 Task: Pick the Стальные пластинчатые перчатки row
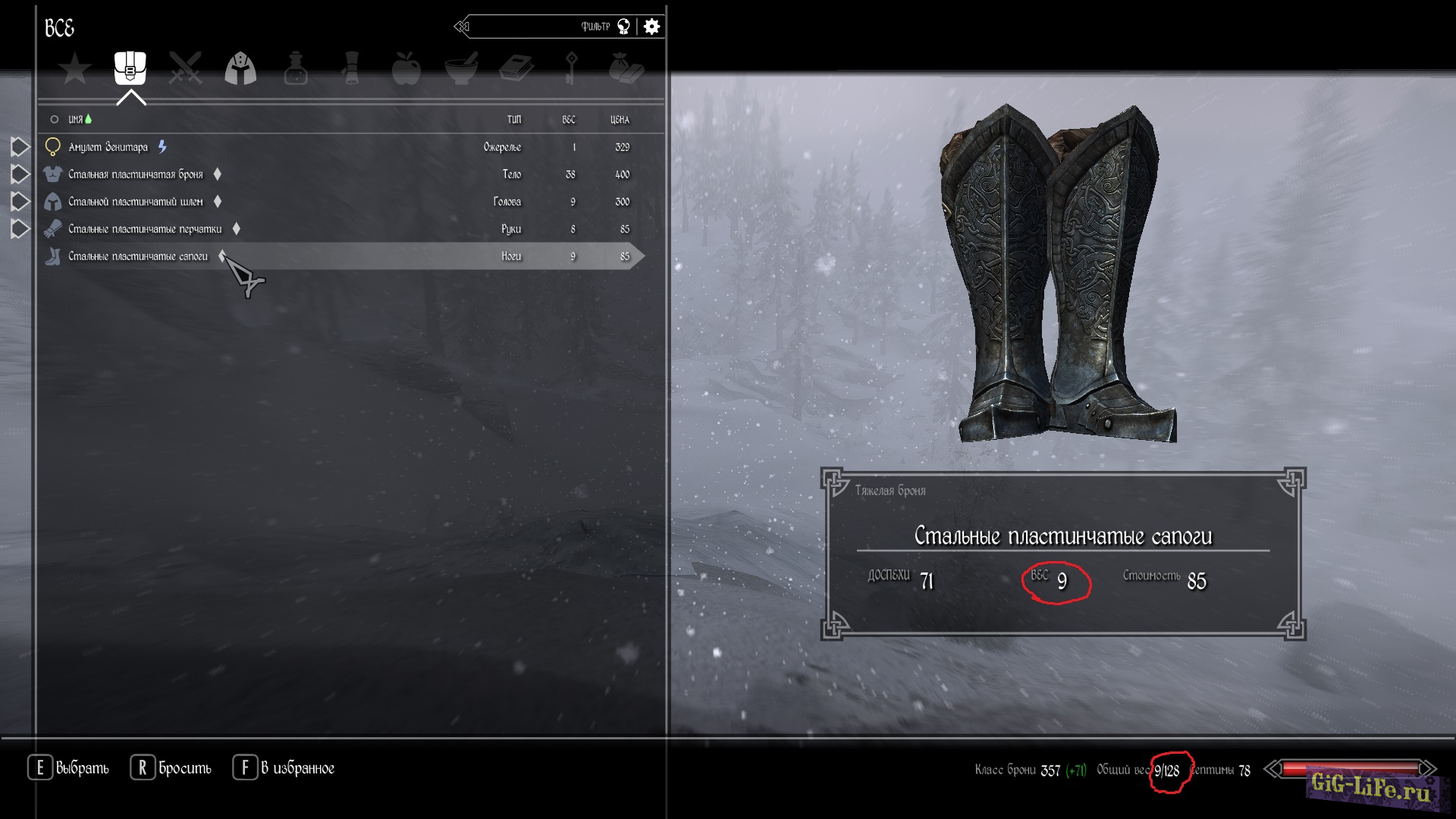[145, 229]
